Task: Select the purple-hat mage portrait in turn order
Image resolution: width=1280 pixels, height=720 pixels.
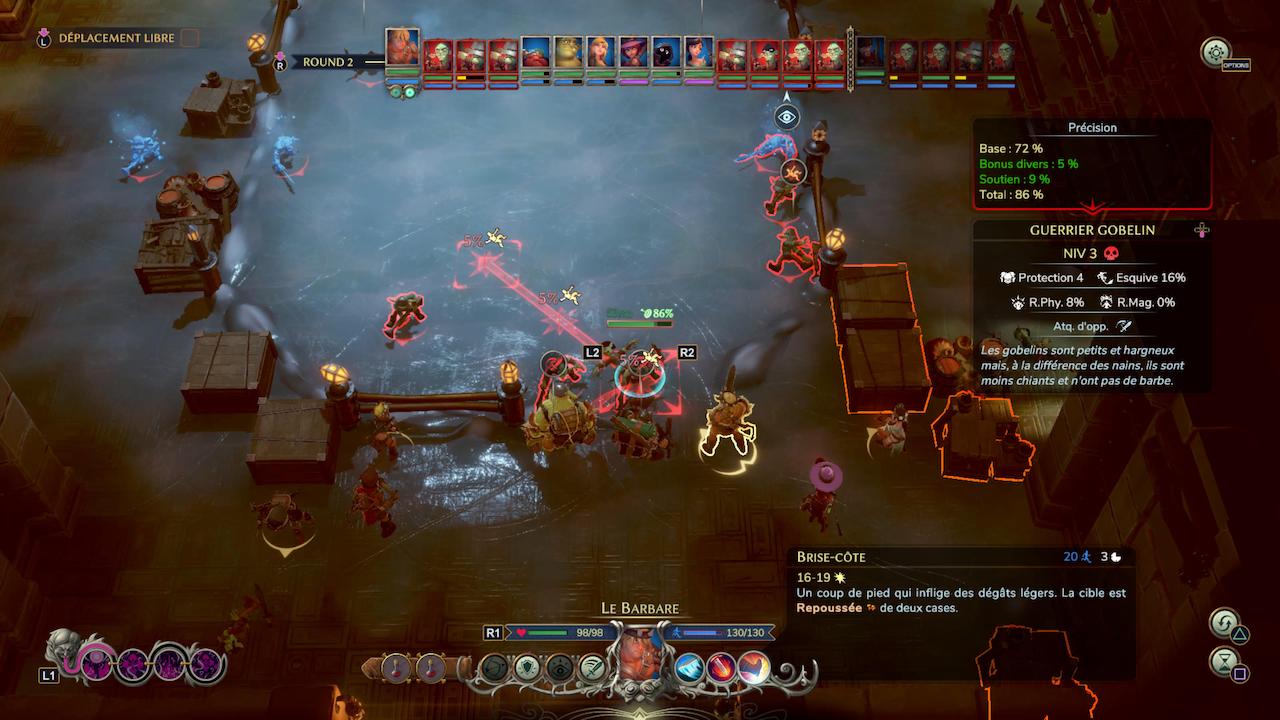Action: point(633,53)
